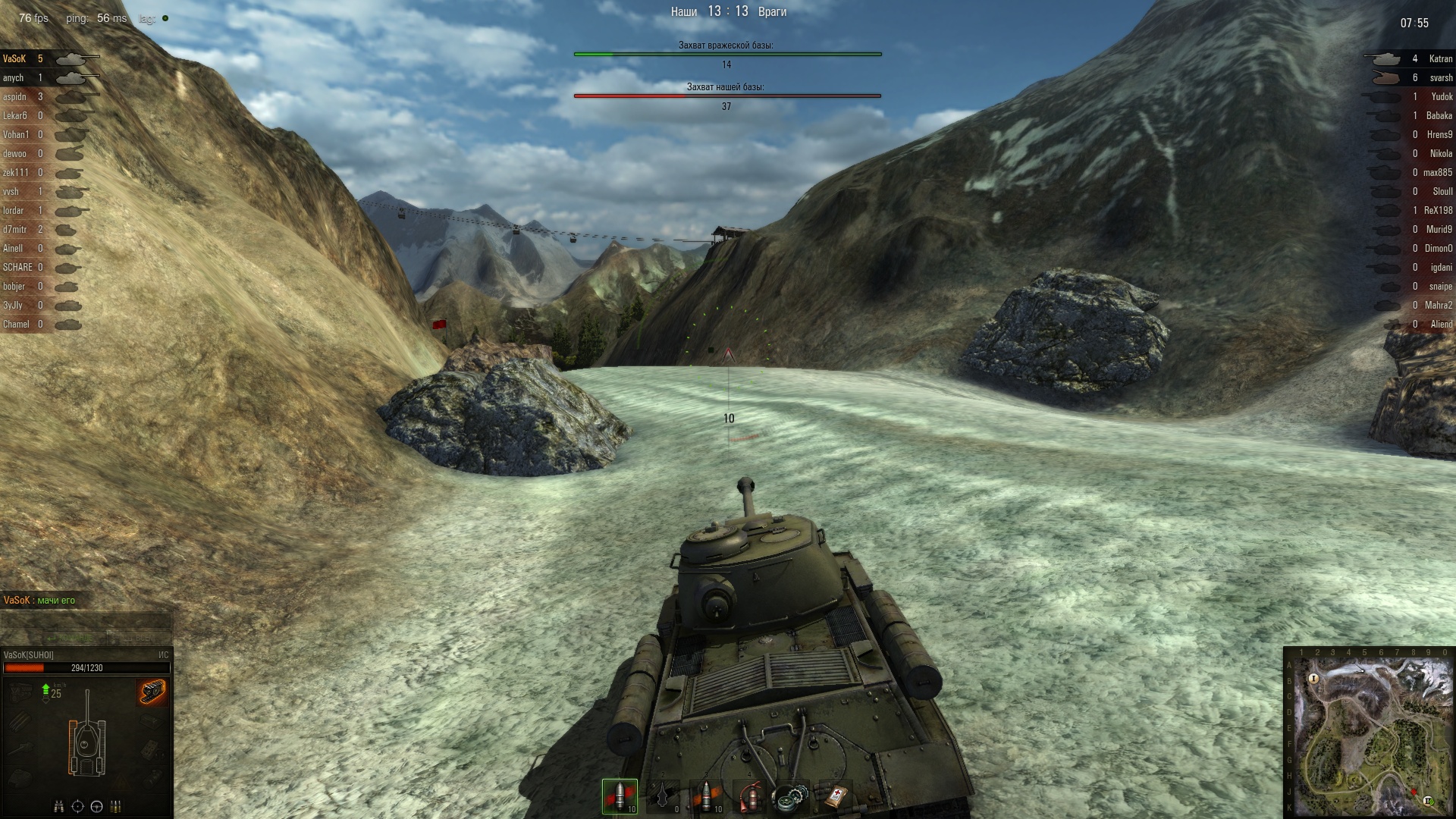Select ally anych in the team list
The width and height of the screenshot is (1456, 819).
(14, 78)
